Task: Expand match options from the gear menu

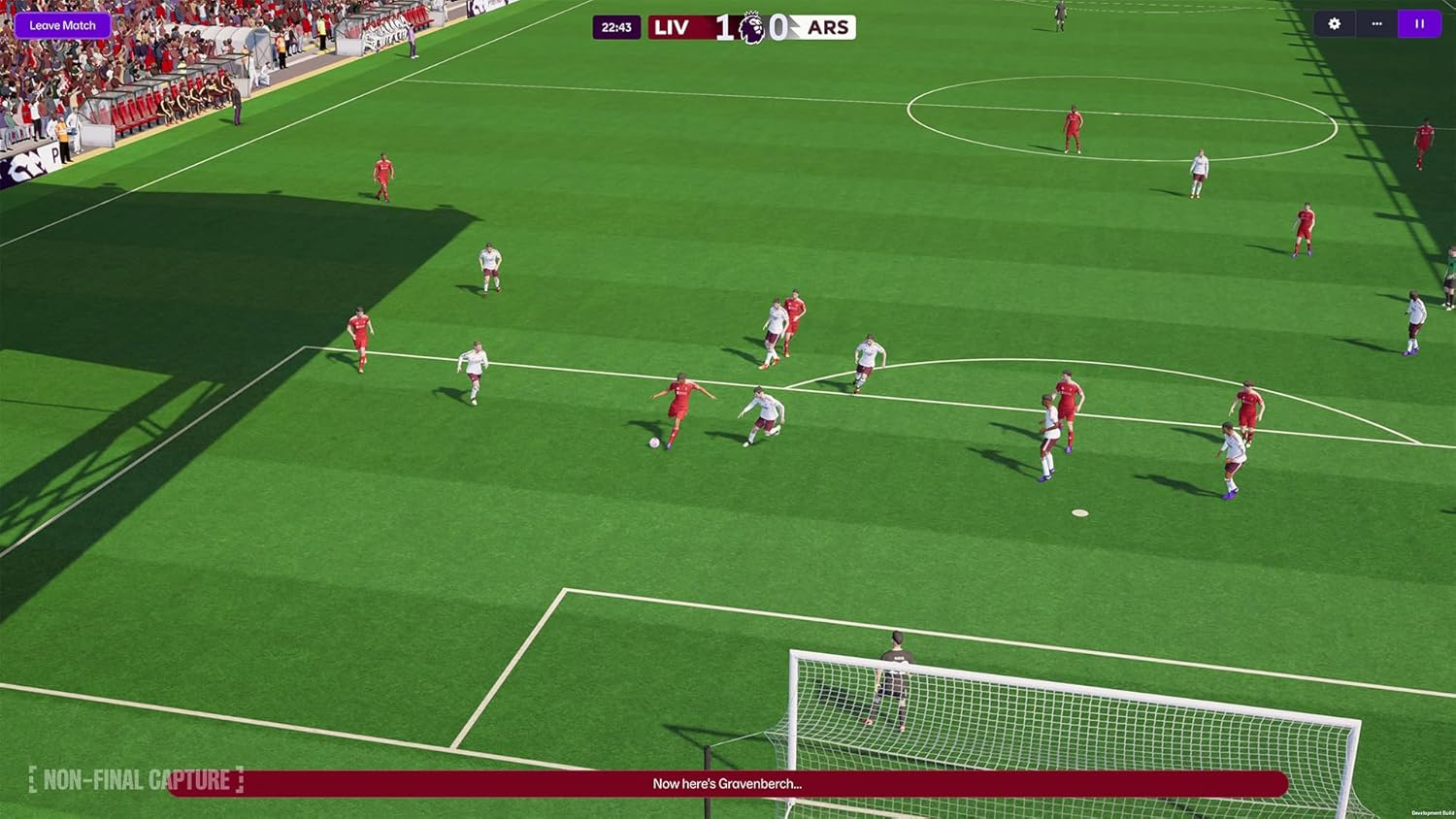Action: (x=1336, y=23)
